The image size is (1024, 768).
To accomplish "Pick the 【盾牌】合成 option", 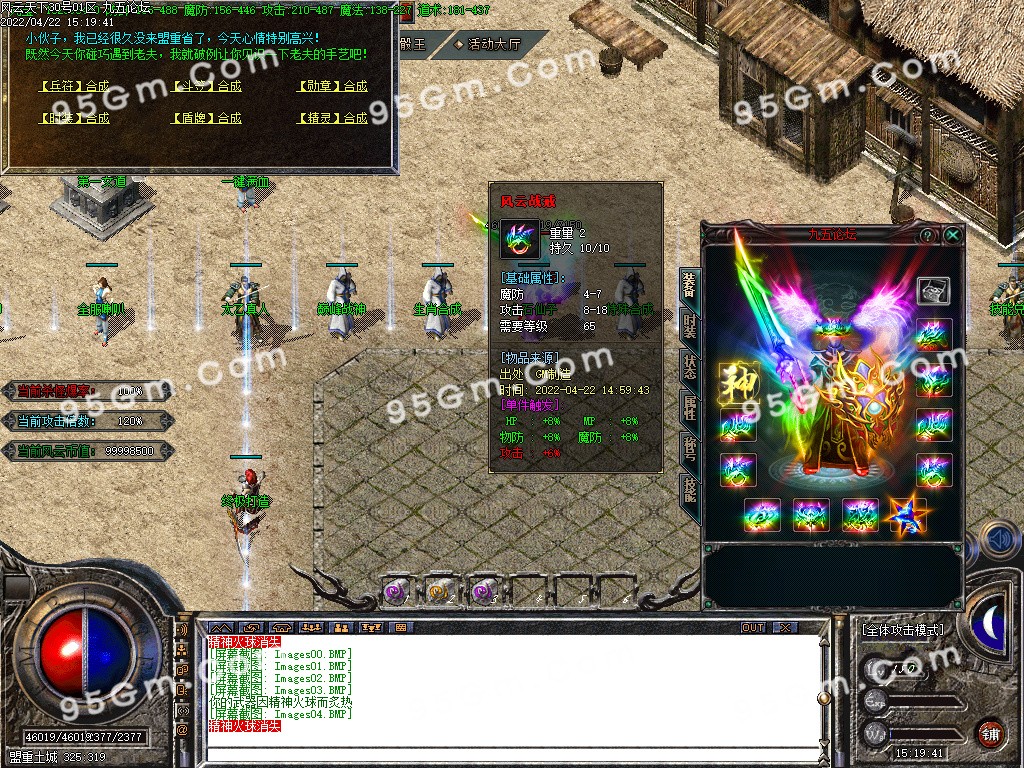I will tap(207, 118).
